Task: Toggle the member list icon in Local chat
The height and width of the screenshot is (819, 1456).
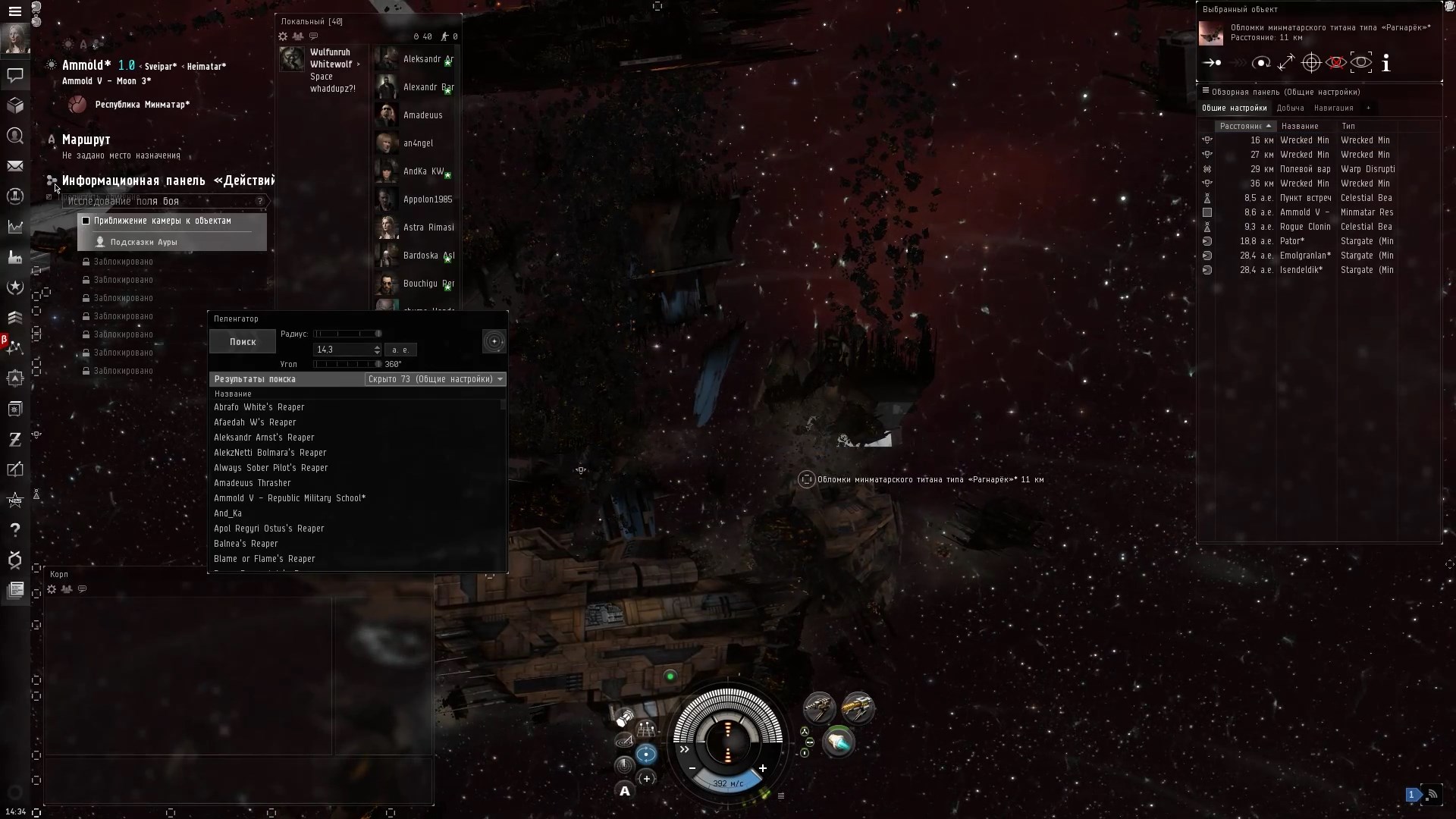Action: click(x=299, y=36)
